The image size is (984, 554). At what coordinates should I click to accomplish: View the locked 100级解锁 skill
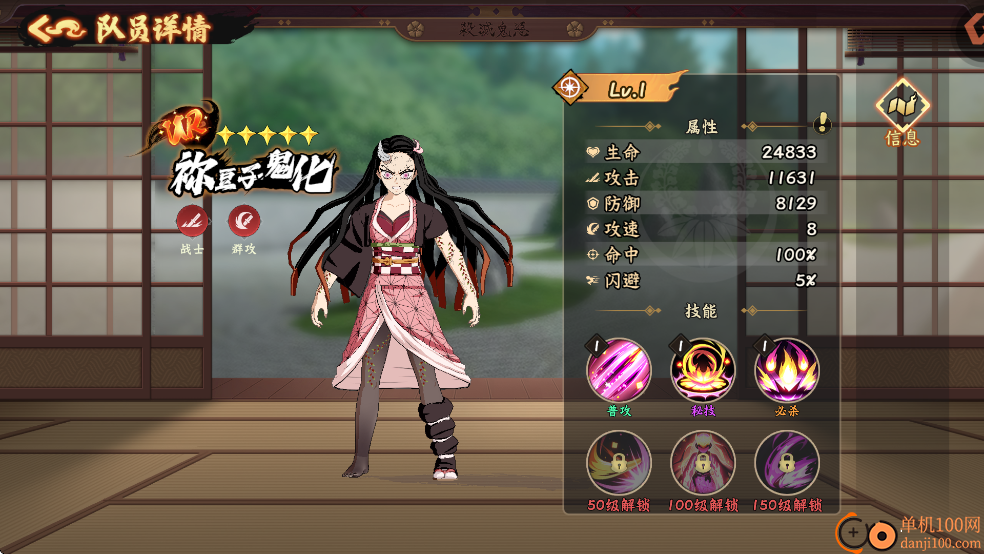[702, 463]
